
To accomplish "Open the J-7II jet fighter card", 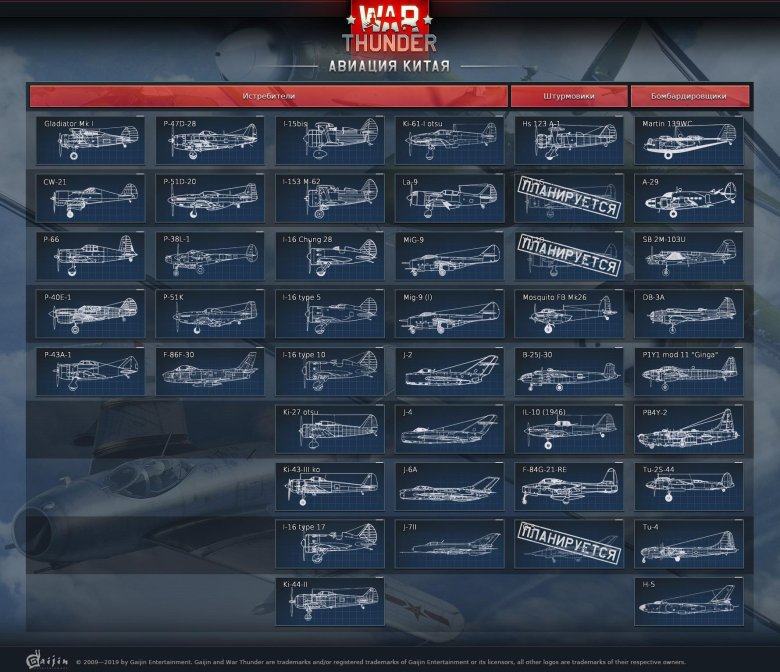I will point(449,543).
